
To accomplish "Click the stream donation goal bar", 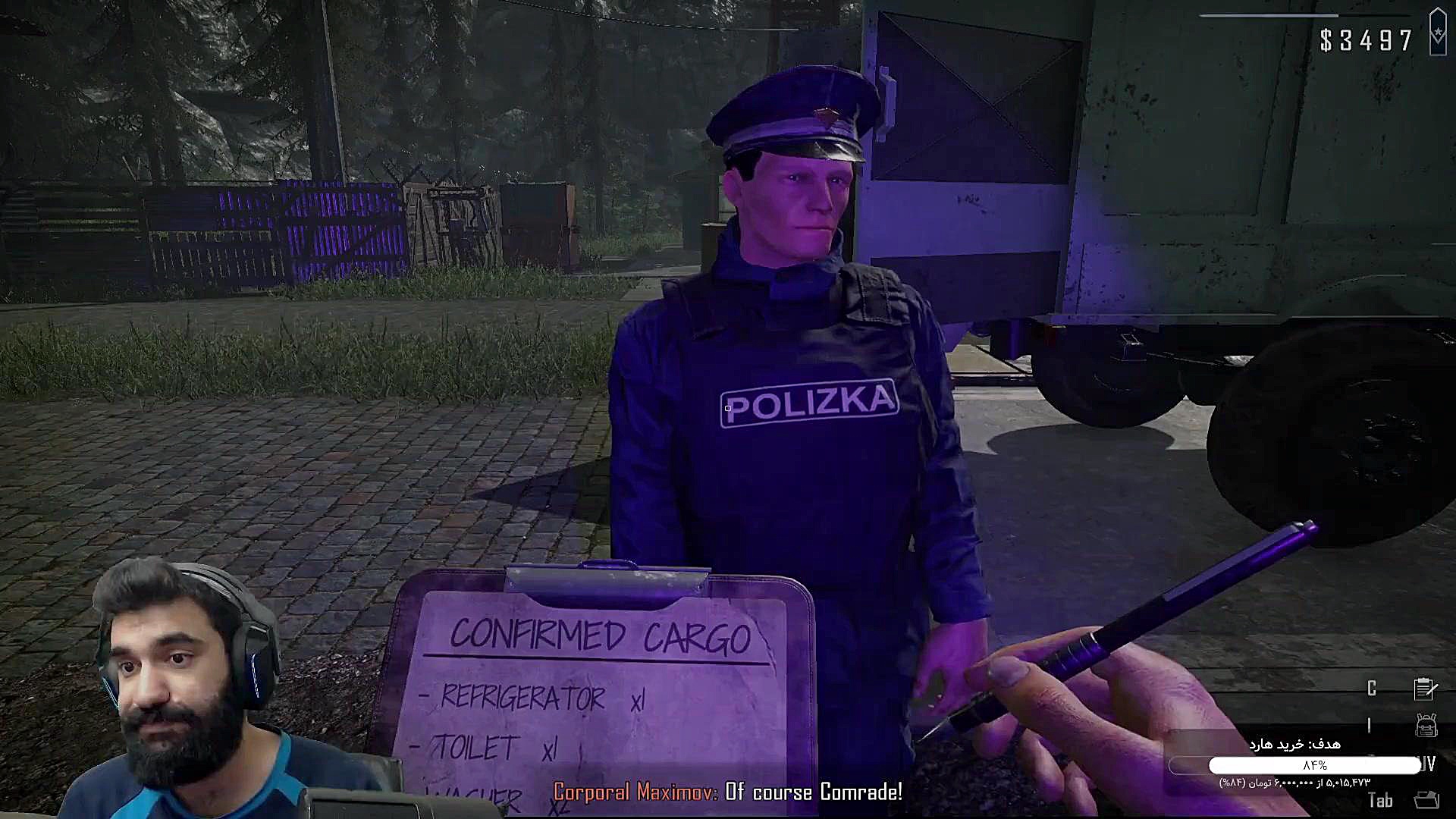I will coord(1314,765).
